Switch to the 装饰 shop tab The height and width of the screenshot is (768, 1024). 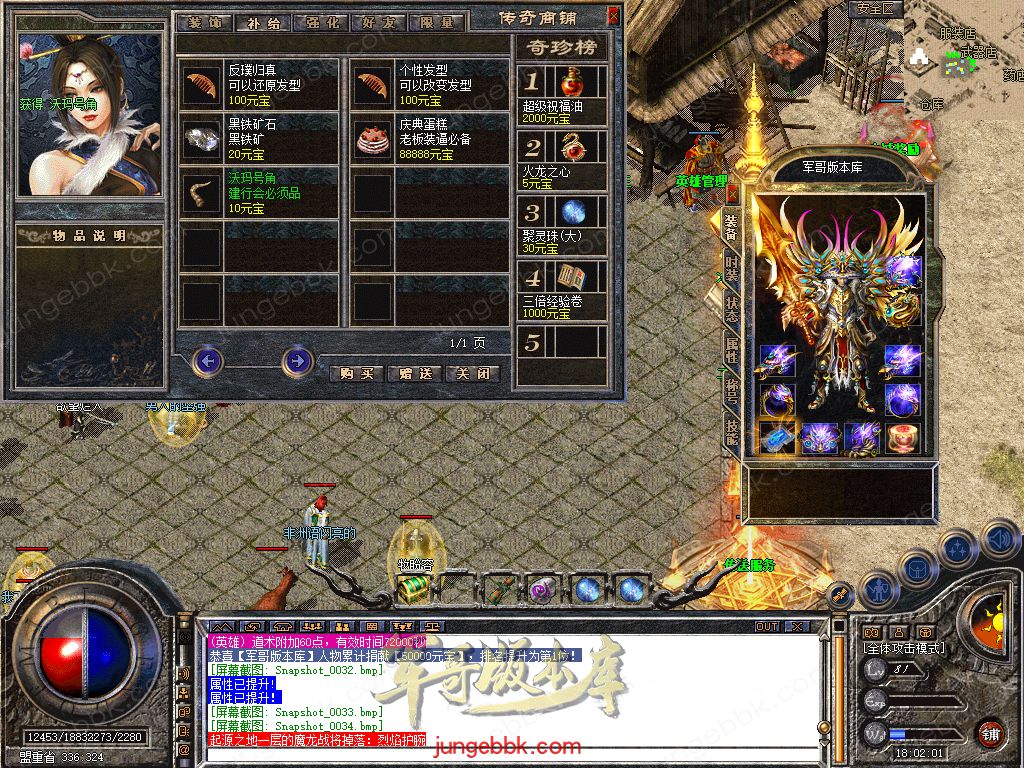(x=204, y=22)
